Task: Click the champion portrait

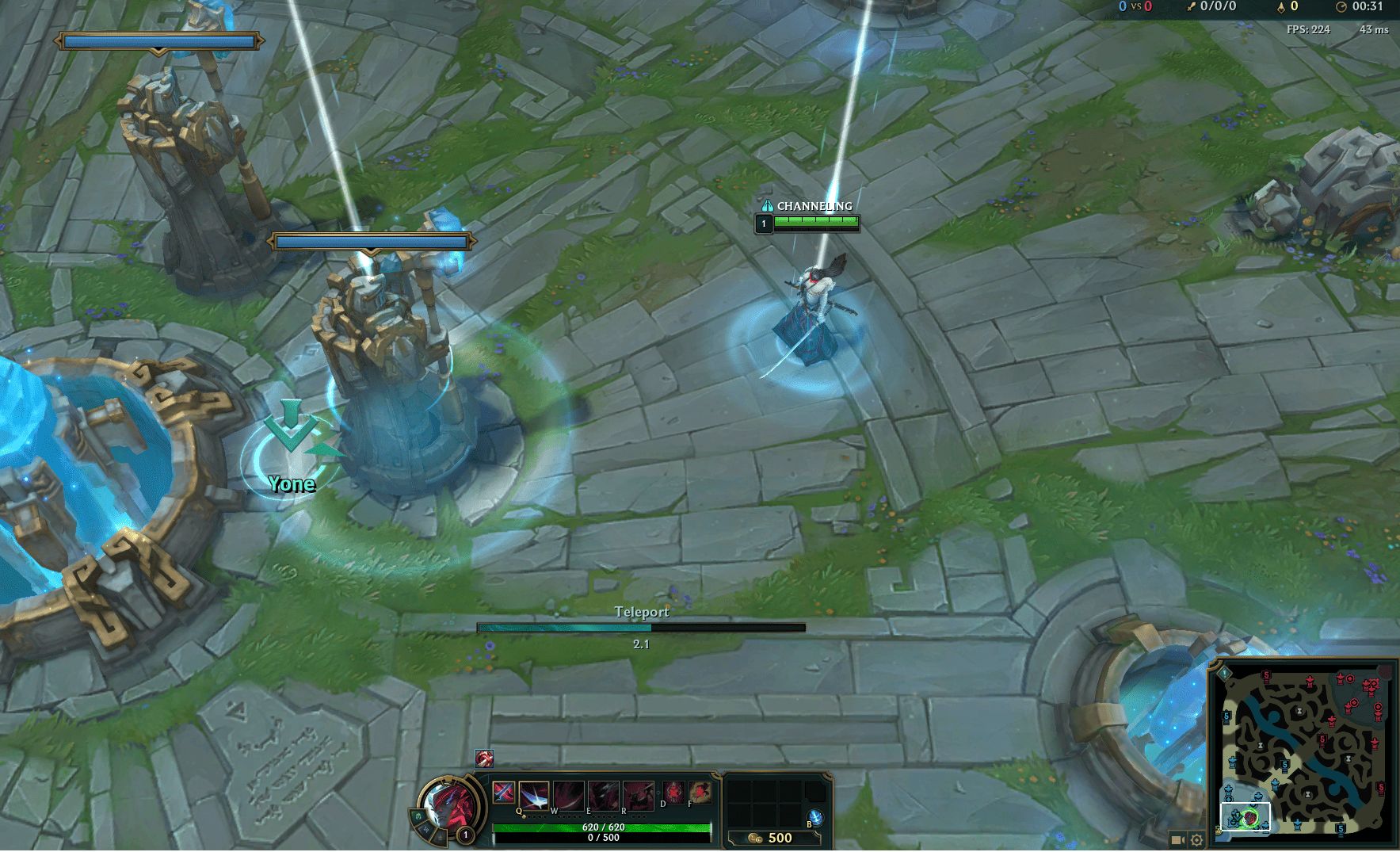Action: coord(449,803)
